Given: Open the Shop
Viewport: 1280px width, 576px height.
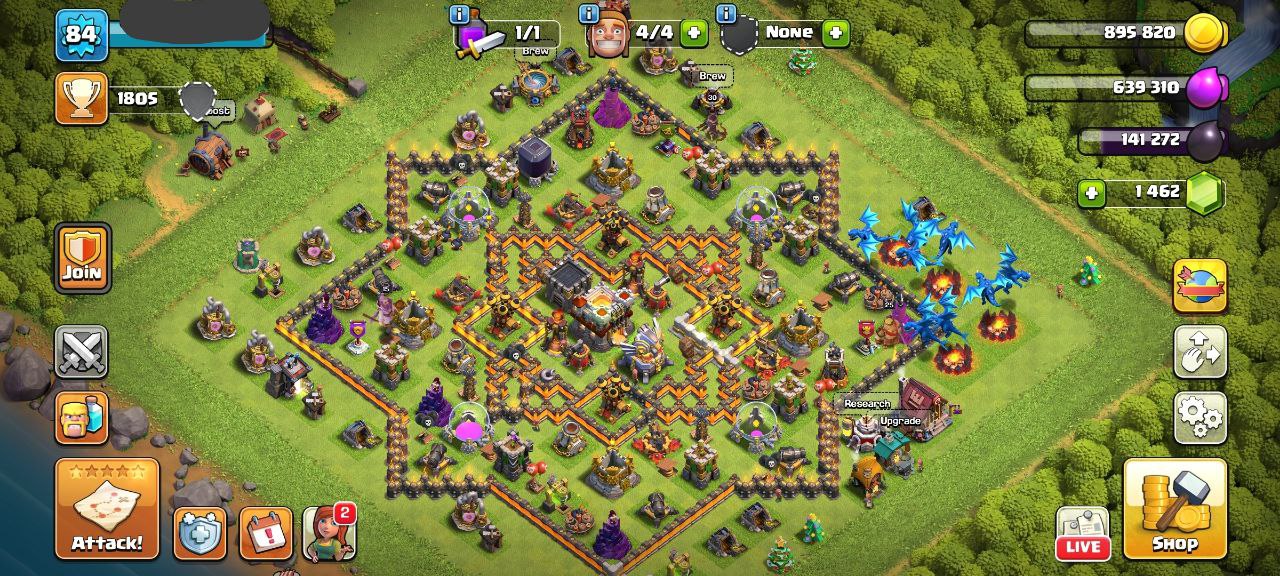Looking at the screenshot, I should tap(1175, 509).
